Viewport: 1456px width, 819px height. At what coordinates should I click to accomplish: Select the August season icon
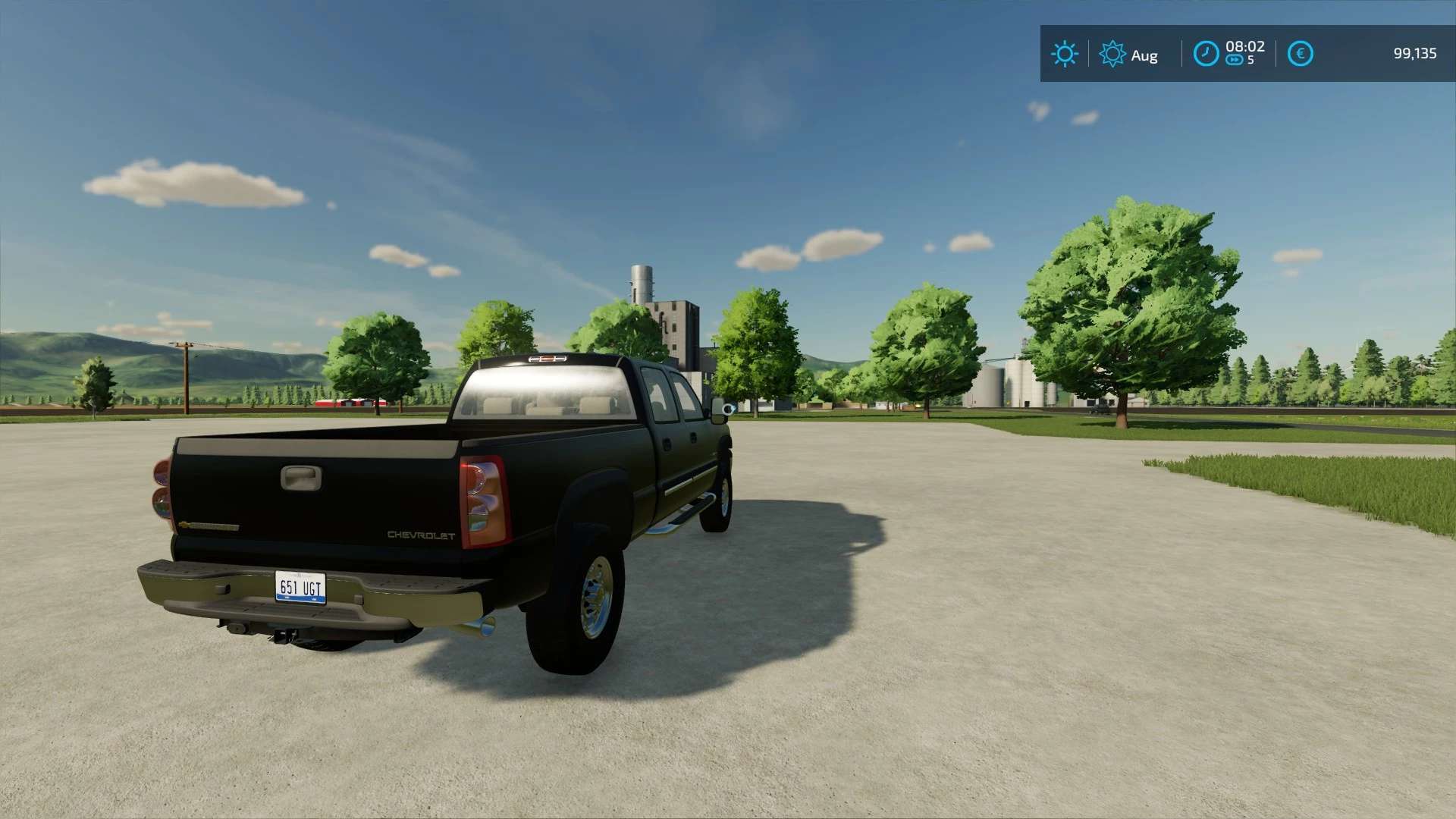(x=1112, y=54)
